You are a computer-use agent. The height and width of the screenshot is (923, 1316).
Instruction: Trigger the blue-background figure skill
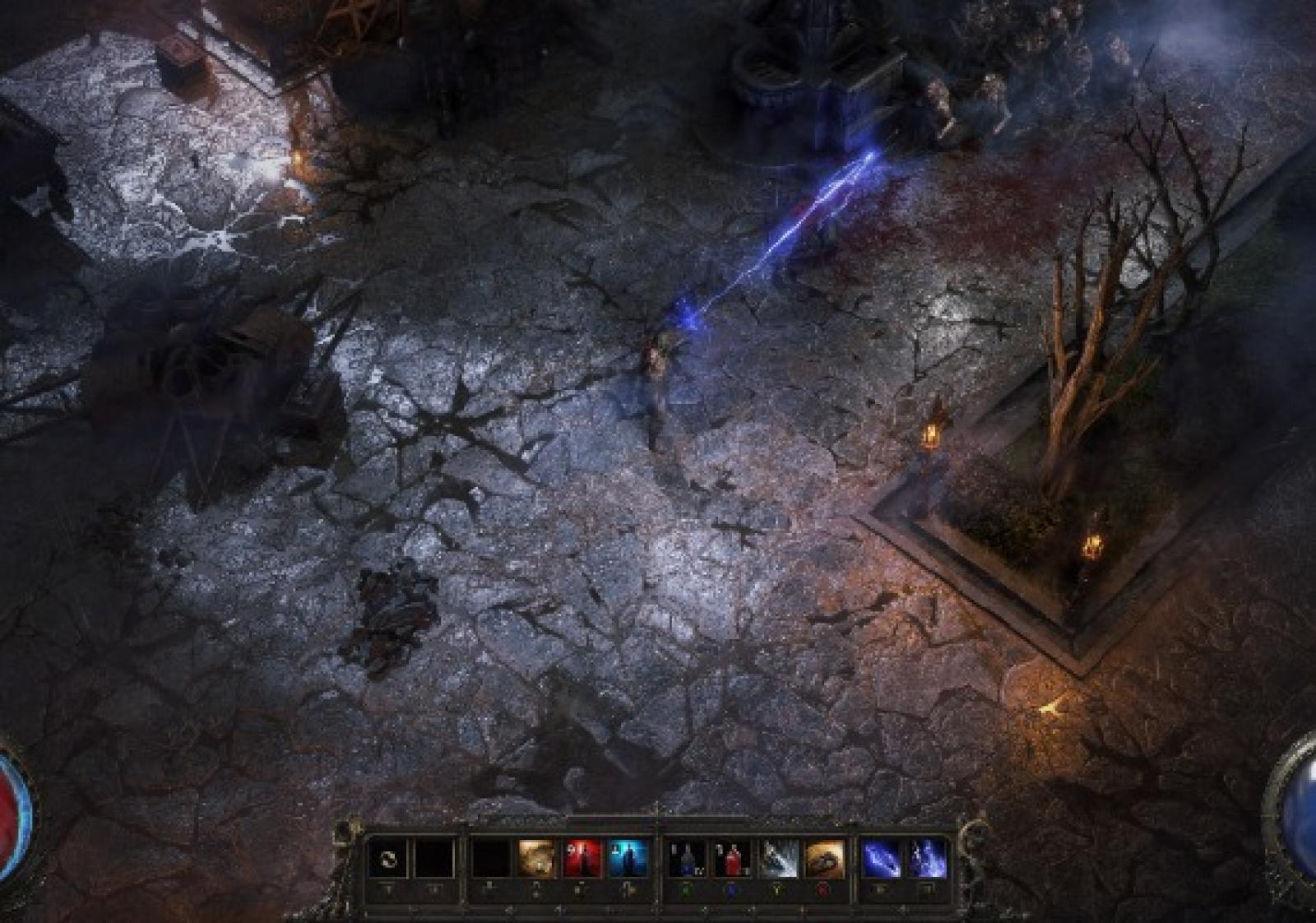point(628,860)
